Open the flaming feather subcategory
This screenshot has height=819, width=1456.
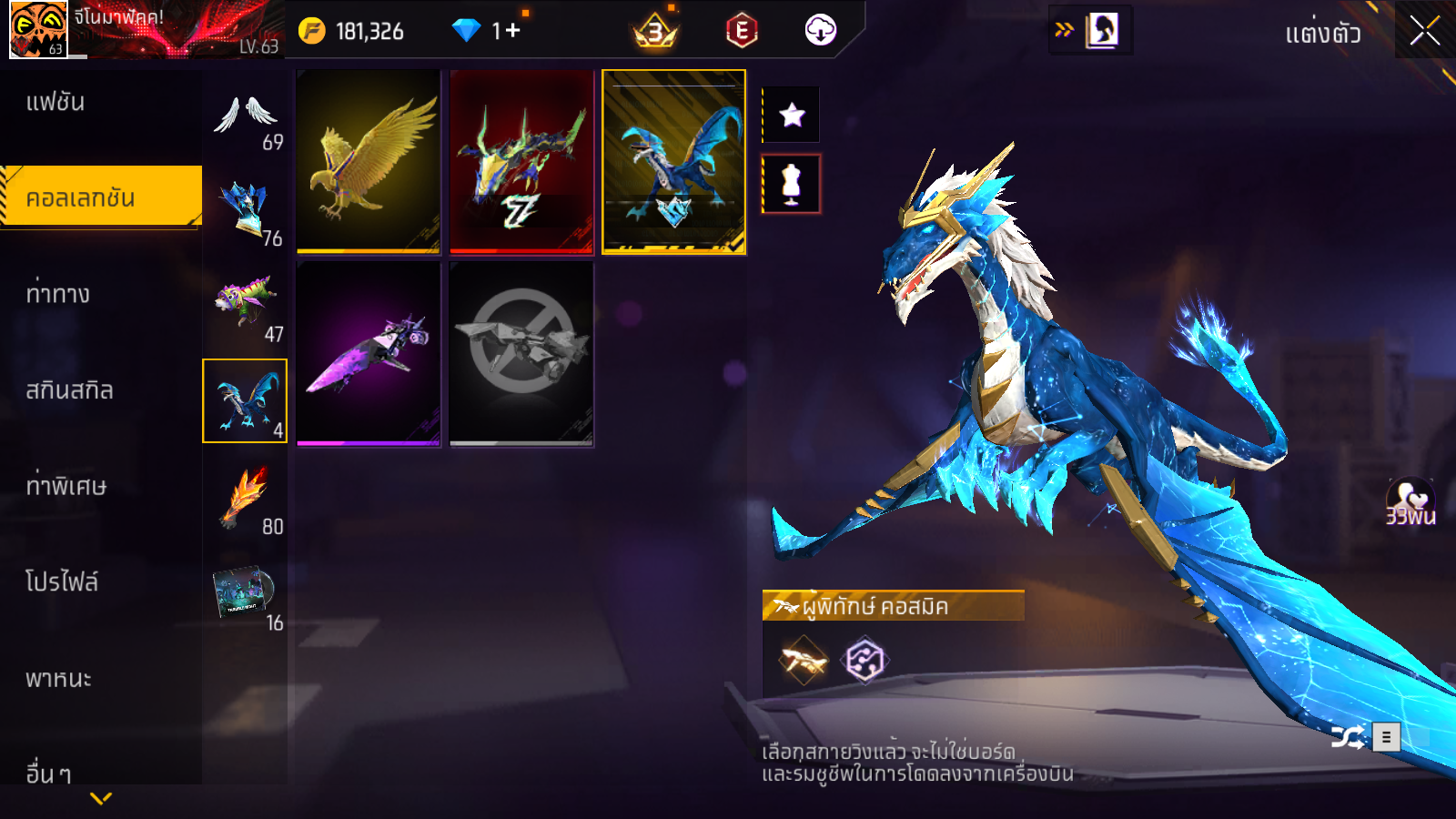point(246,498)
